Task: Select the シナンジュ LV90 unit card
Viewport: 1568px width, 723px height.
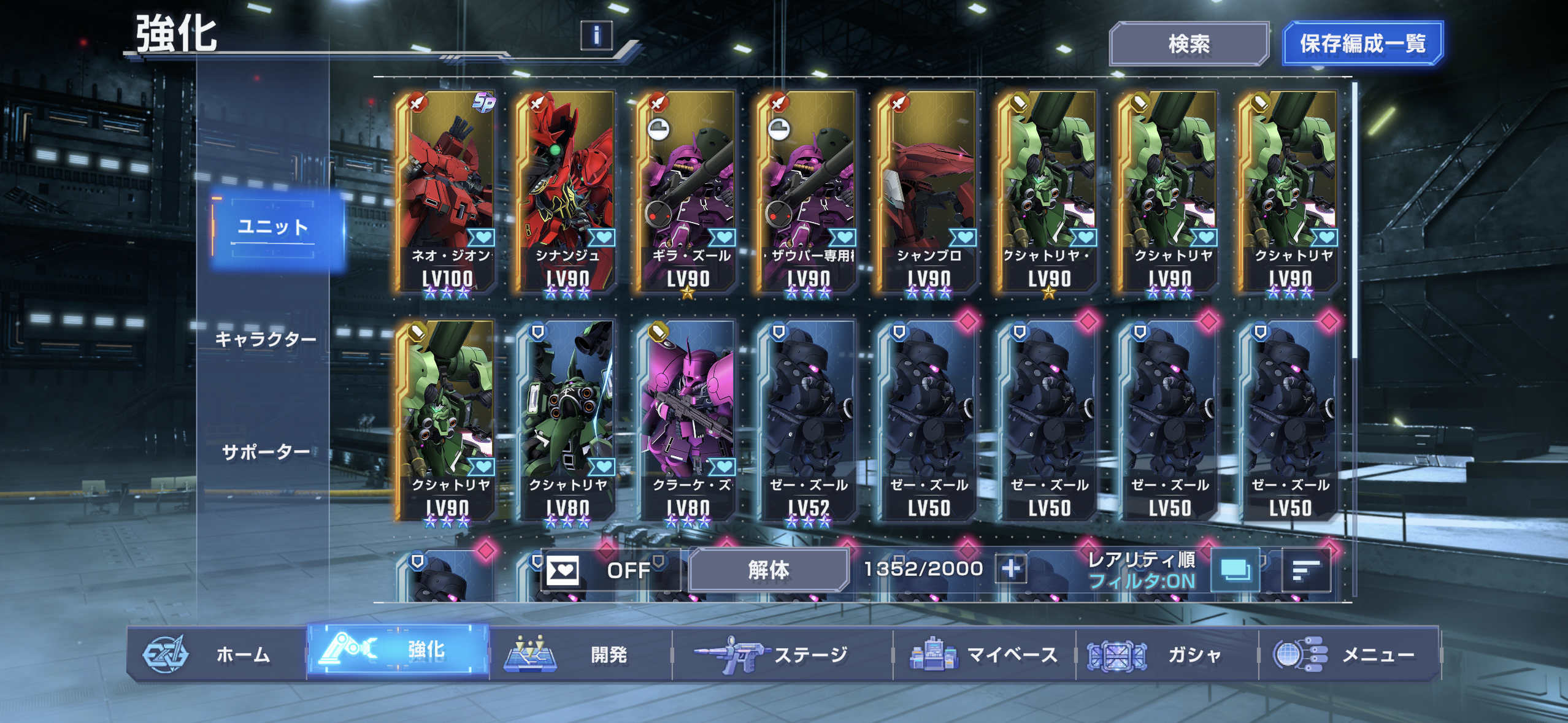Action: (567, 193)
